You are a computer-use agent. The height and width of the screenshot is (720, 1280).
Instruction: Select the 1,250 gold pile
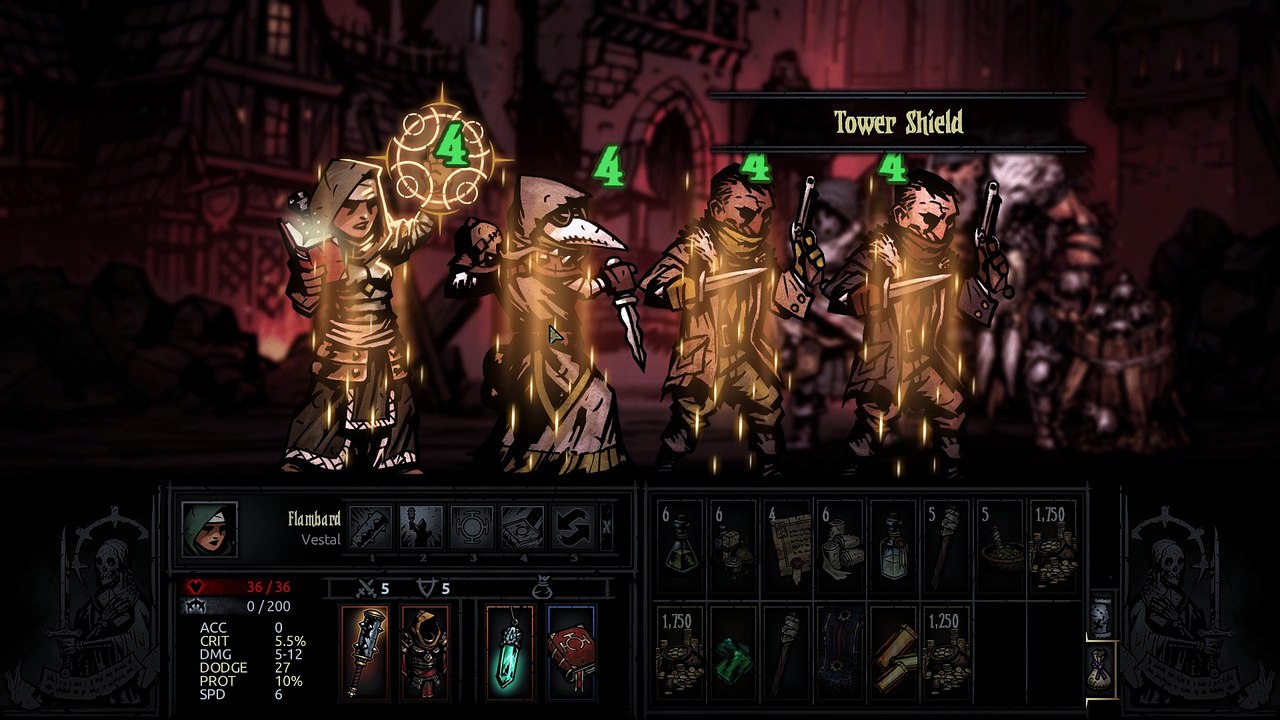946,652
